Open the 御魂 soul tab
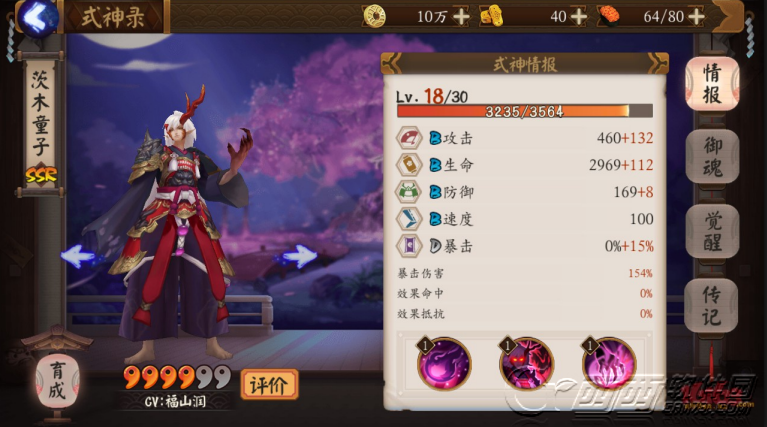 [x=712, y=157]
